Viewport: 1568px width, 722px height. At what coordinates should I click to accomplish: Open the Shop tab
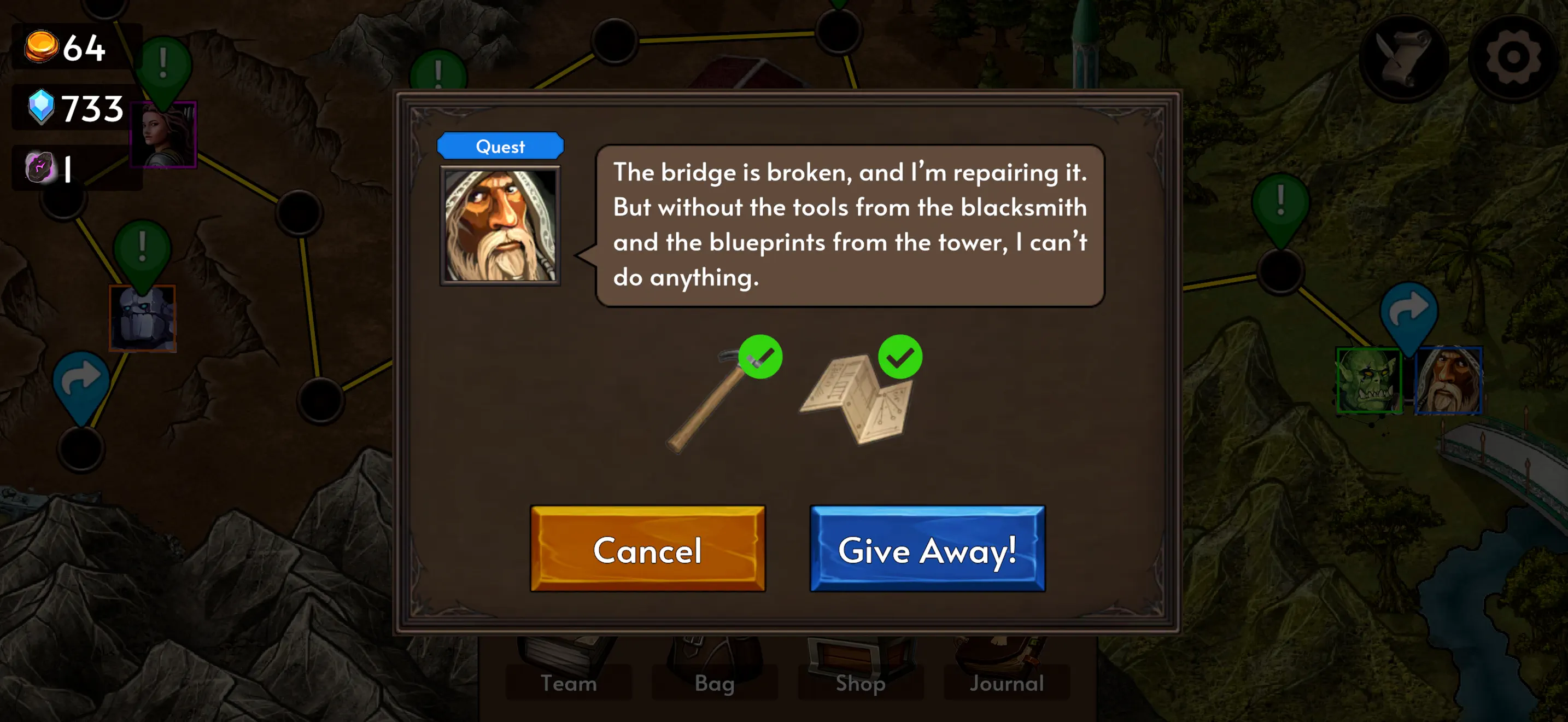pyautogui.click(x=860, y=683)
